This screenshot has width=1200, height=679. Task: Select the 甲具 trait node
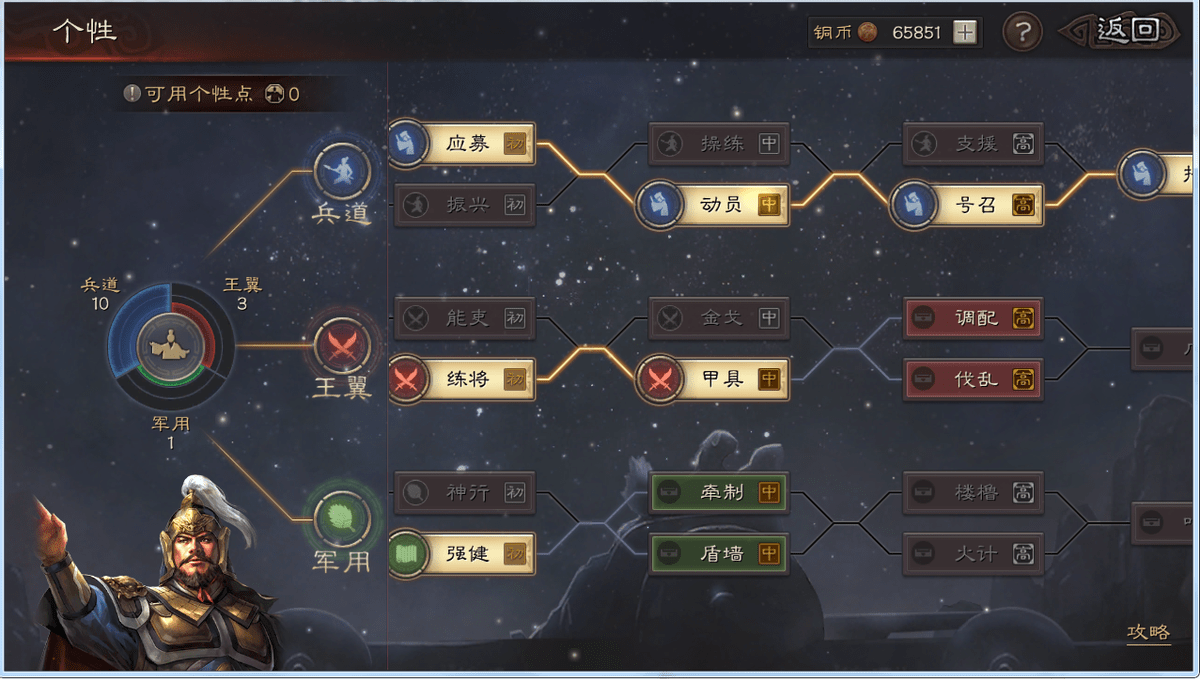pos(720,379)
